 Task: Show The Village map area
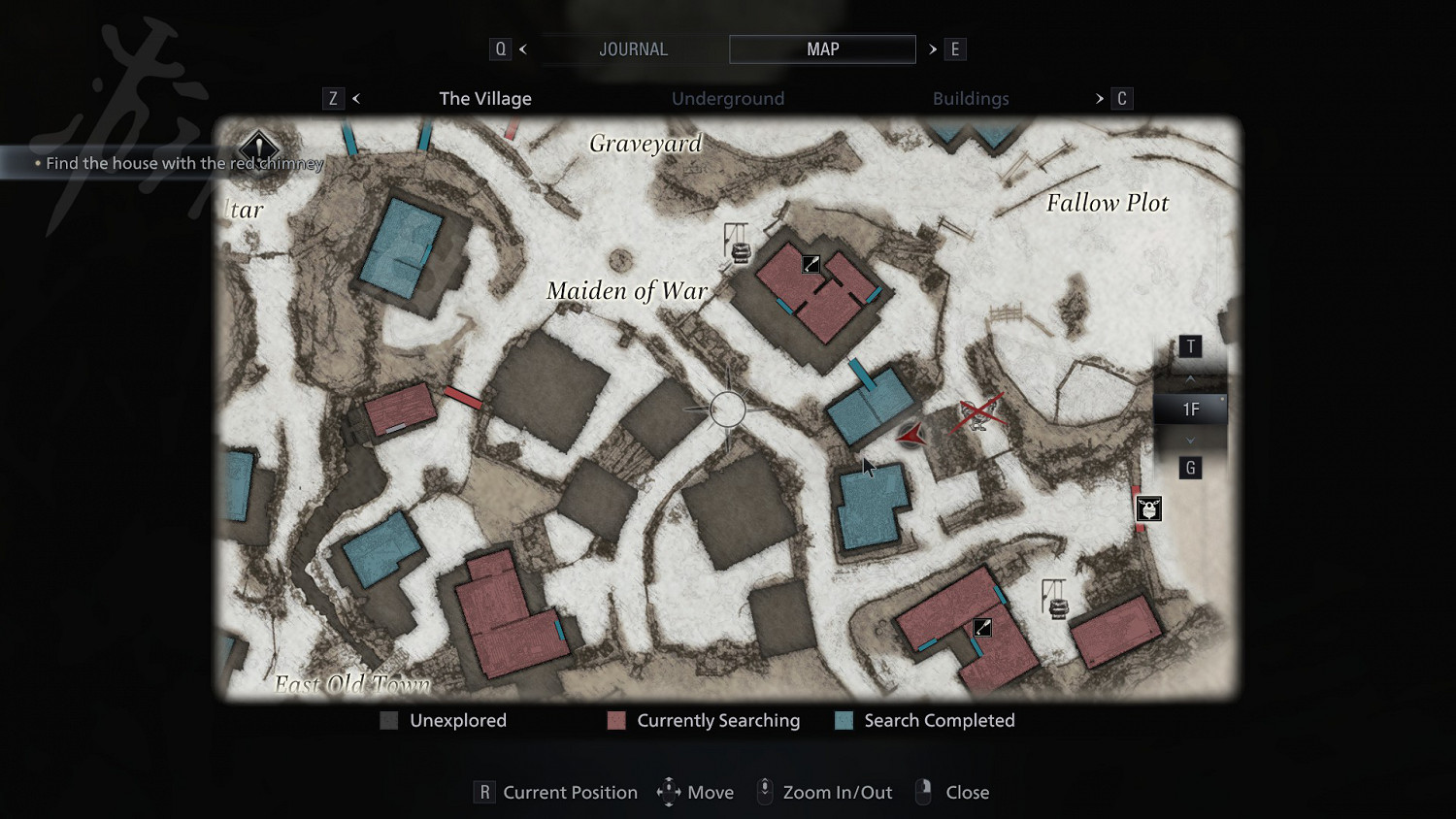point(485,98)
